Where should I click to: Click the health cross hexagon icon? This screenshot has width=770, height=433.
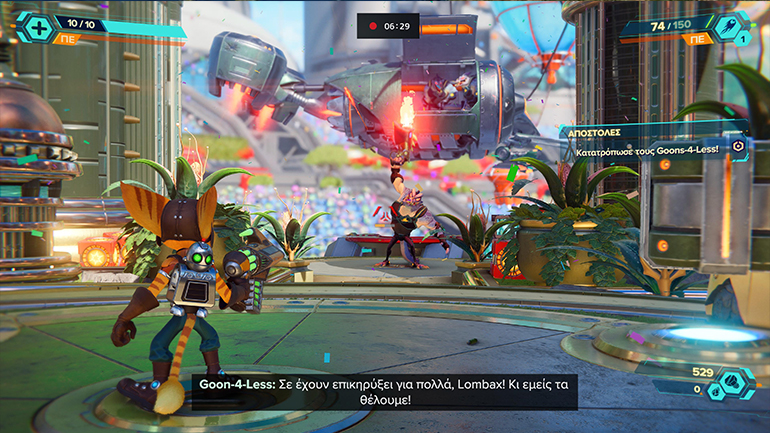(x=33, y=26)
